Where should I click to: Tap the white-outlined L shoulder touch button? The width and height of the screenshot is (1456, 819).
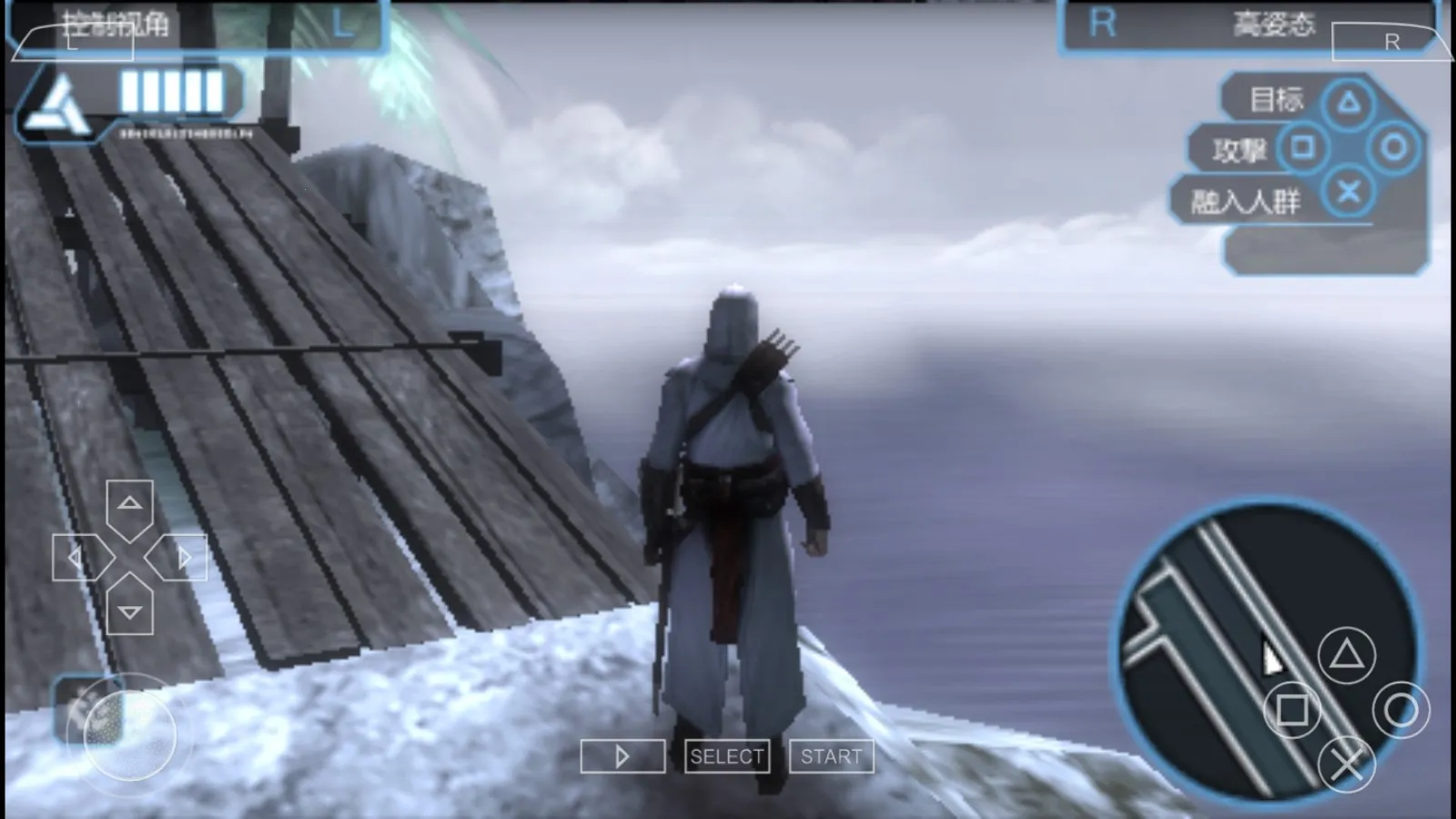point(73,42)
